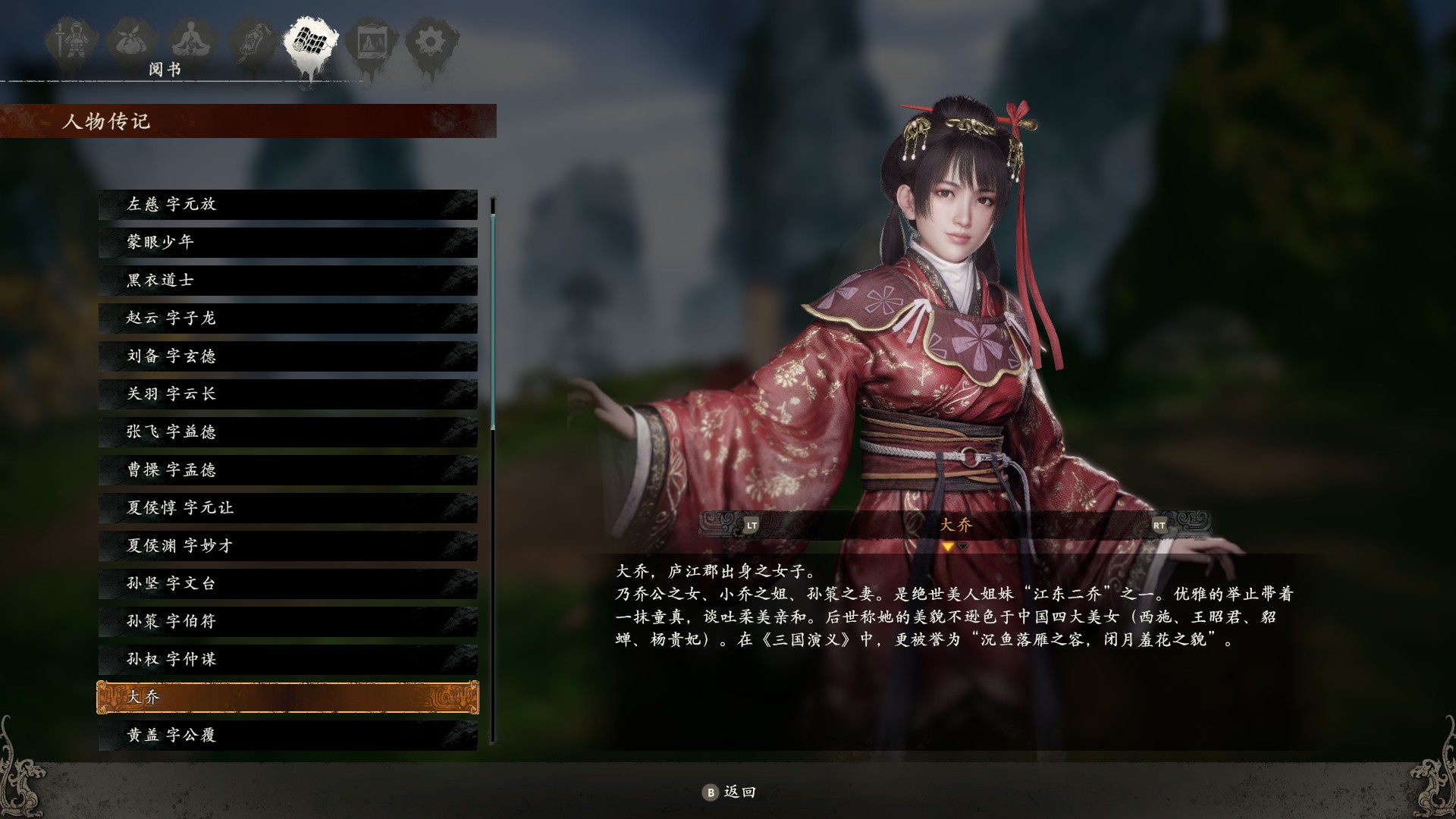Open the landscape painting gallery tab
This screenshot has width=1456, height=819.
coord(371,42)
